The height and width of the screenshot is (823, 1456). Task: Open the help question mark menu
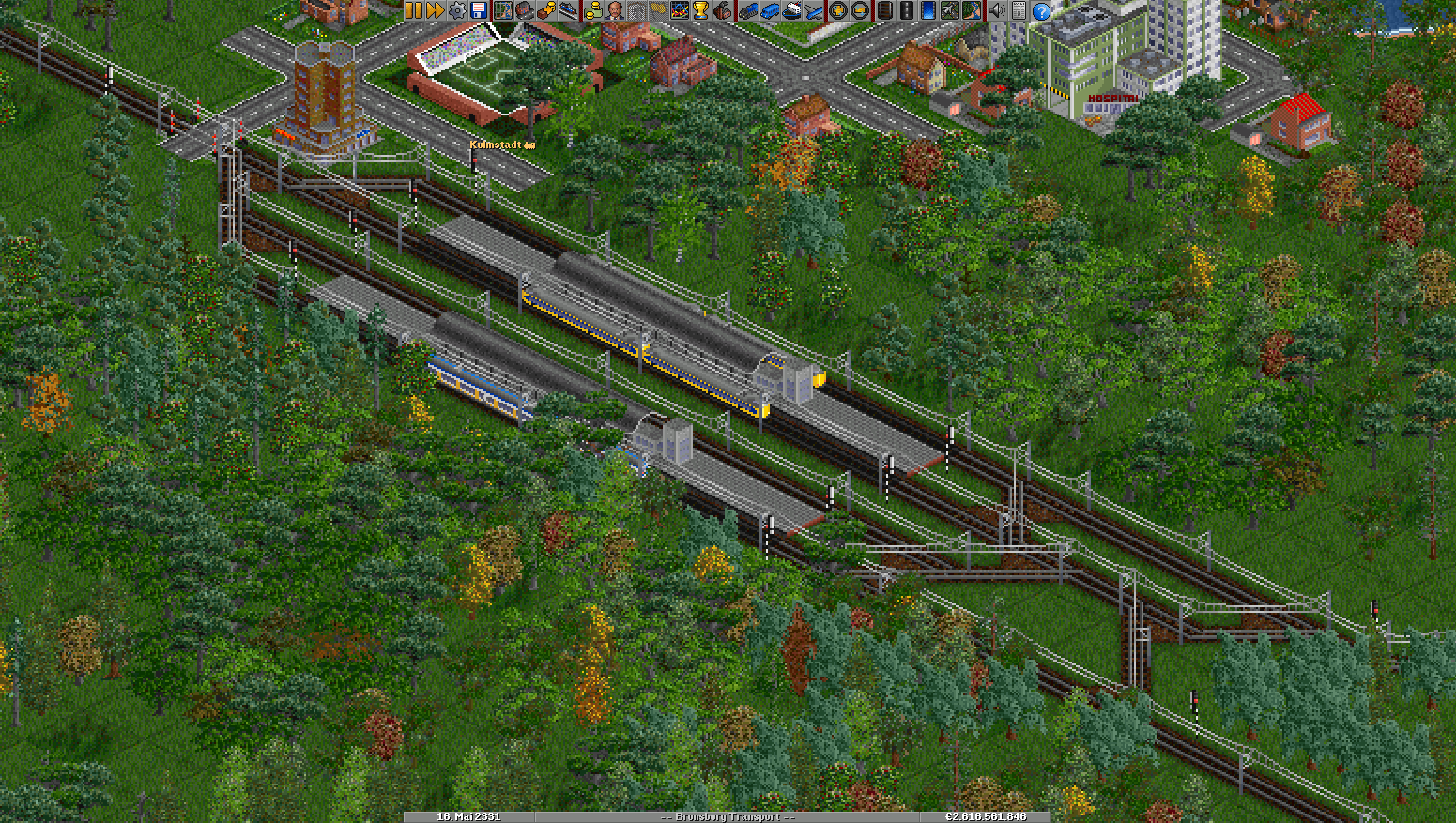1041,10
